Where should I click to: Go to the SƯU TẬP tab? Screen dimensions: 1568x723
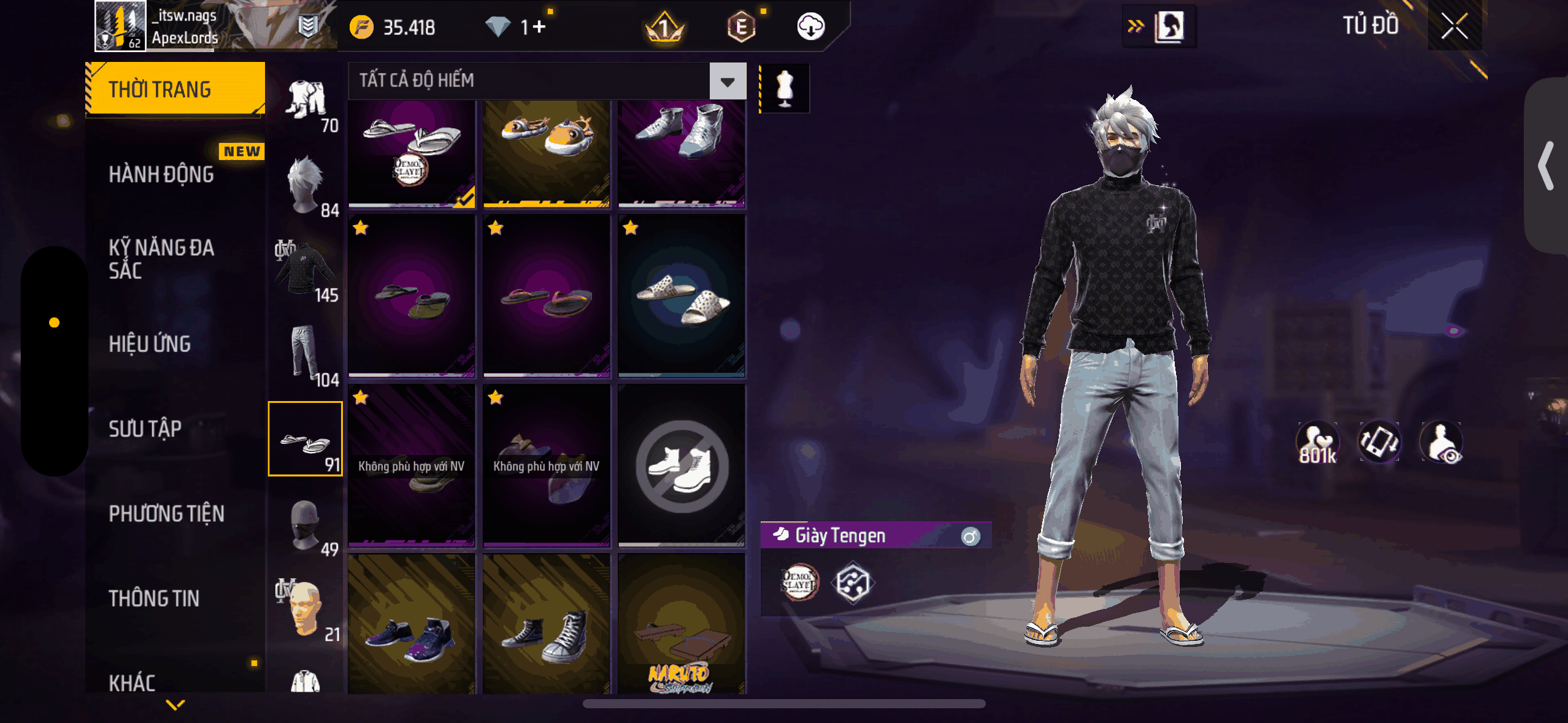tap(145, 429)
